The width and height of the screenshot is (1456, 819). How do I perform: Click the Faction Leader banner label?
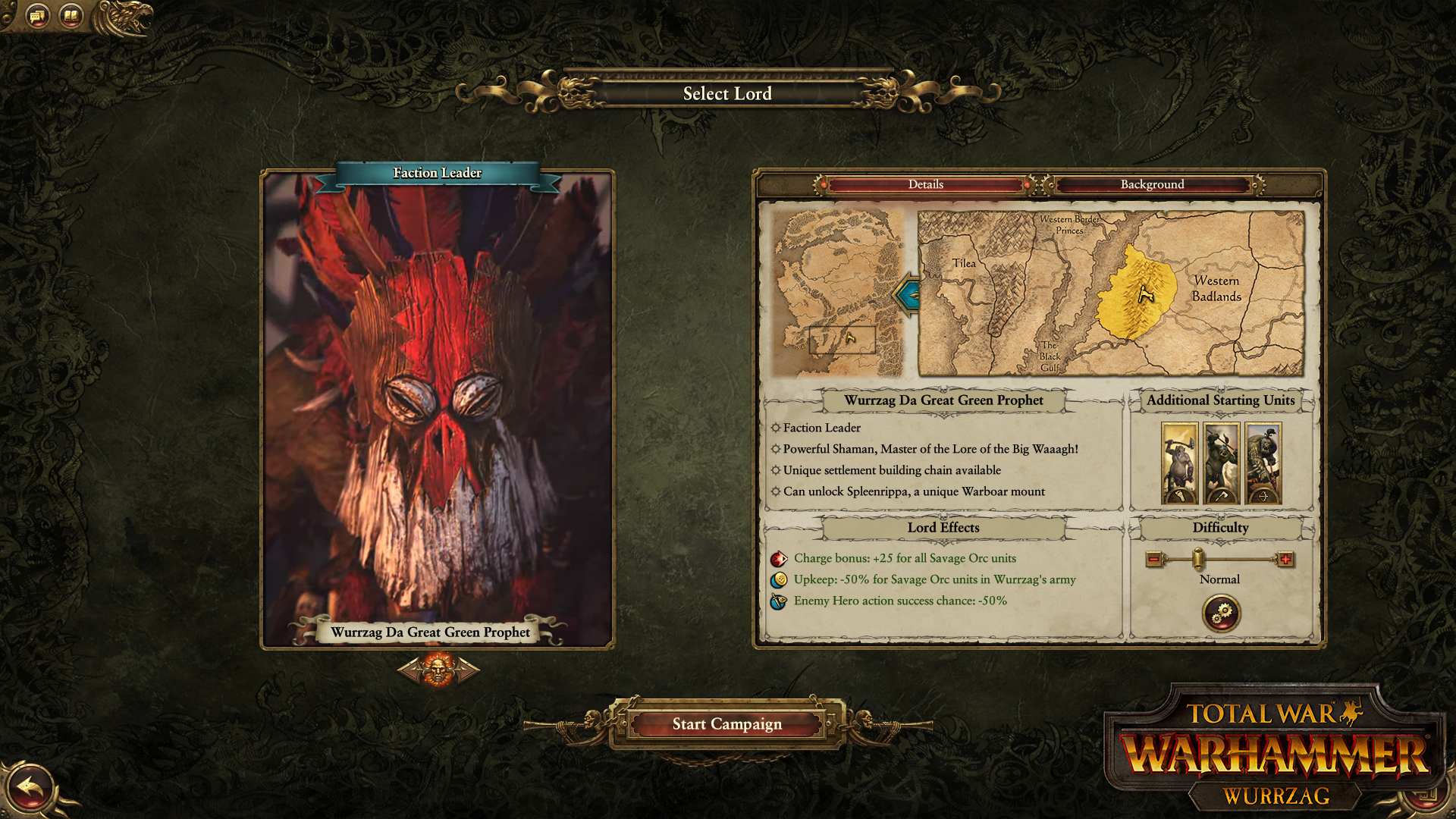[437, 173]
